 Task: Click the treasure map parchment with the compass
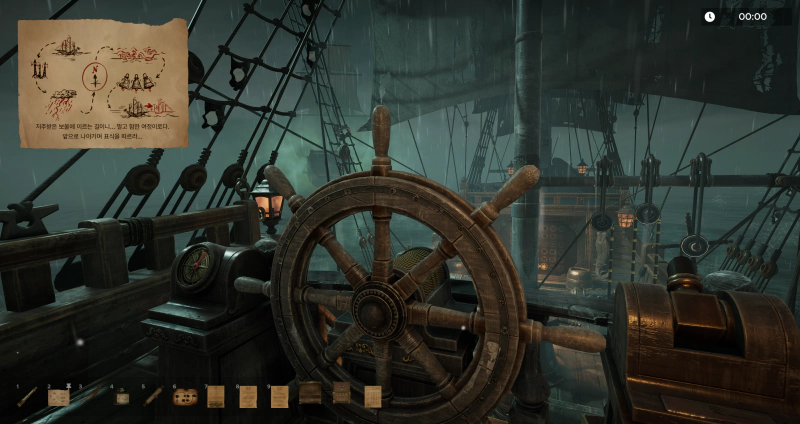coord(103,82)
